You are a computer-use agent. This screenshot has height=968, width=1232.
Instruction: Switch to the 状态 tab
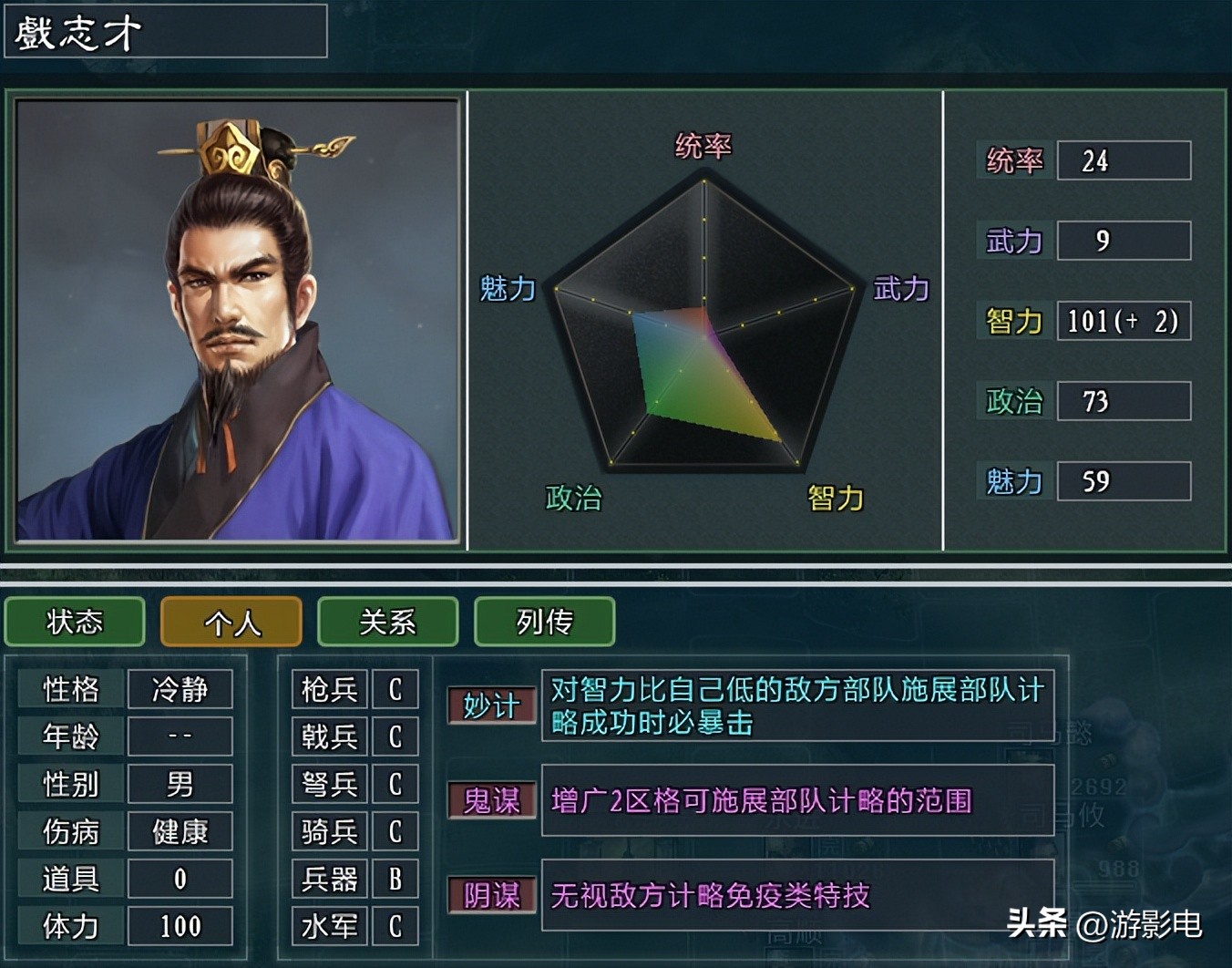pyautogui.click(x=74, y=623)
